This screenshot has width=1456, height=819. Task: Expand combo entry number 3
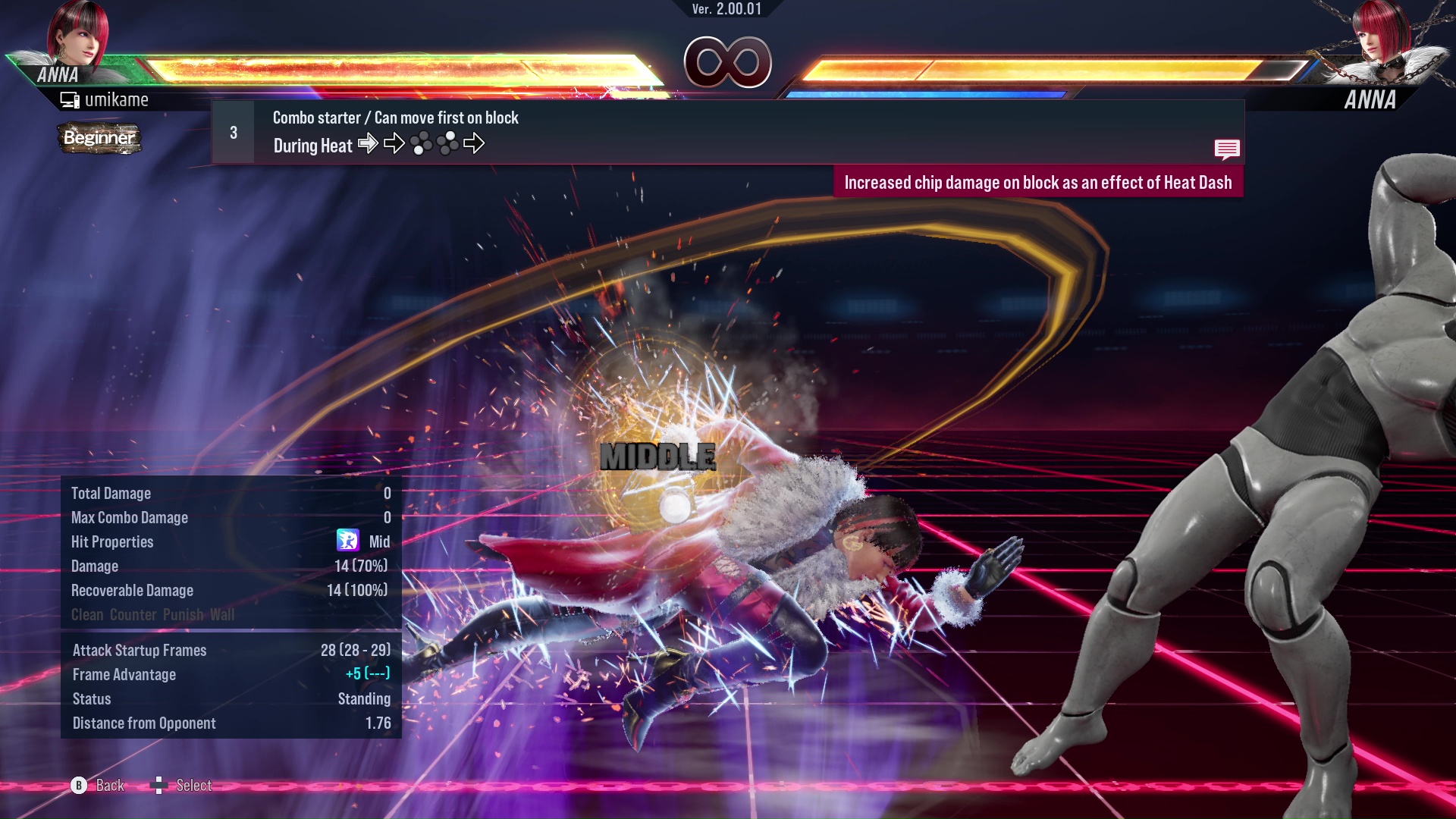click(x=232, y=131)
